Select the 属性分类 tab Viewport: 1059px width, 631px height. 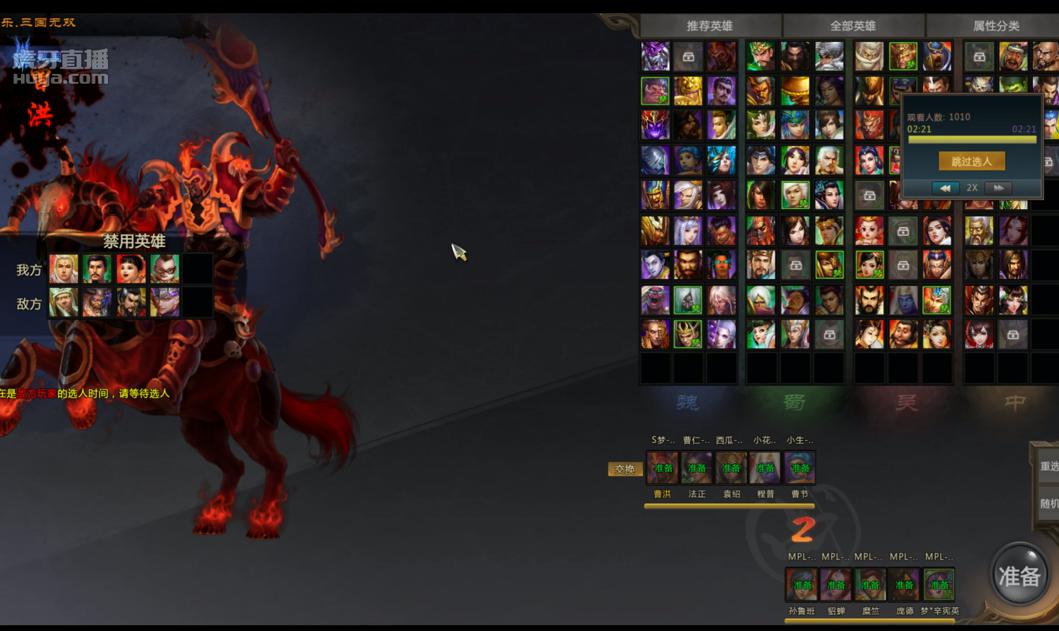point(995,26)
